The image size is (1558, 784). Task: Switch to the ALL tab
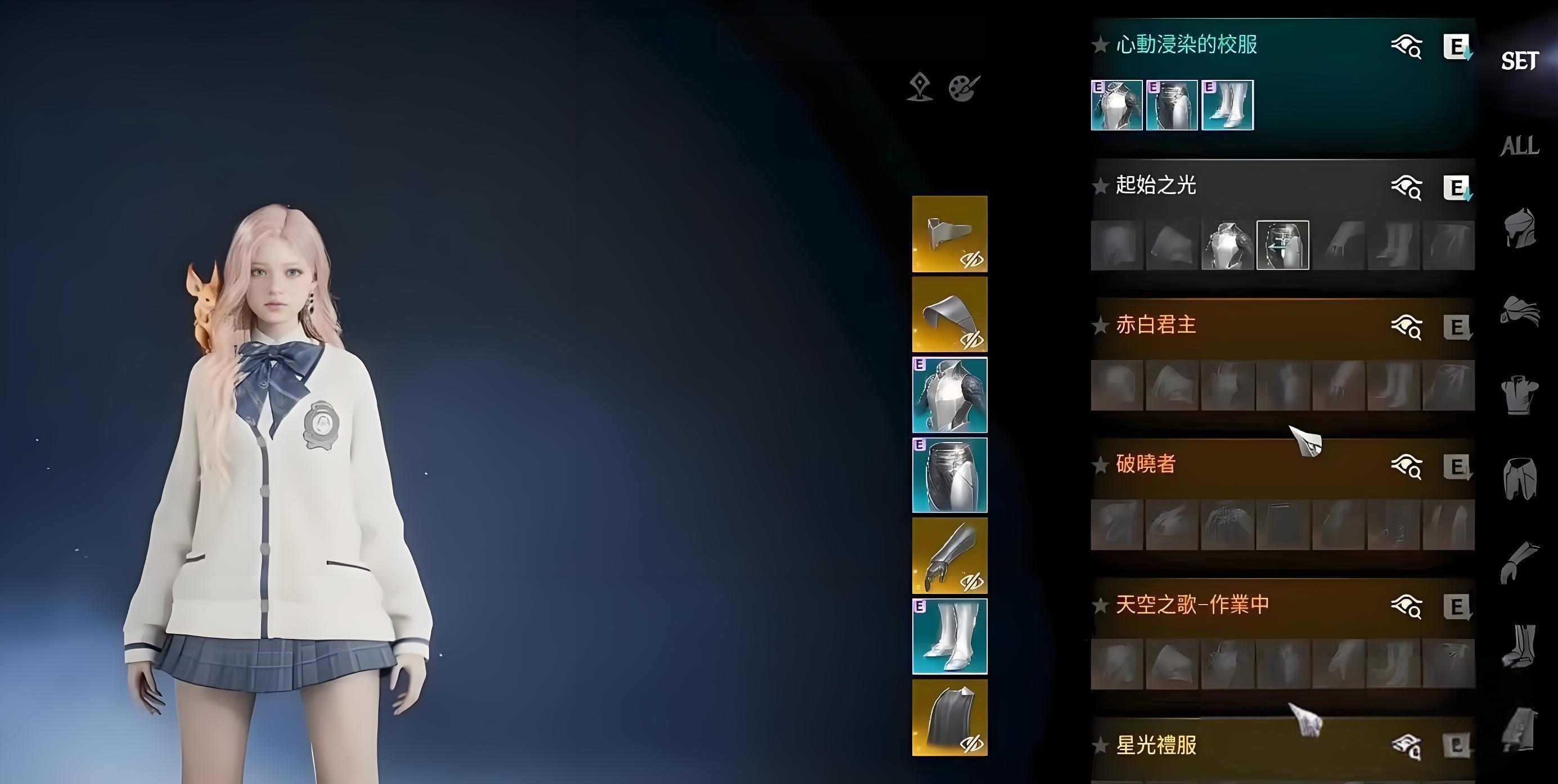point(1519,145)
